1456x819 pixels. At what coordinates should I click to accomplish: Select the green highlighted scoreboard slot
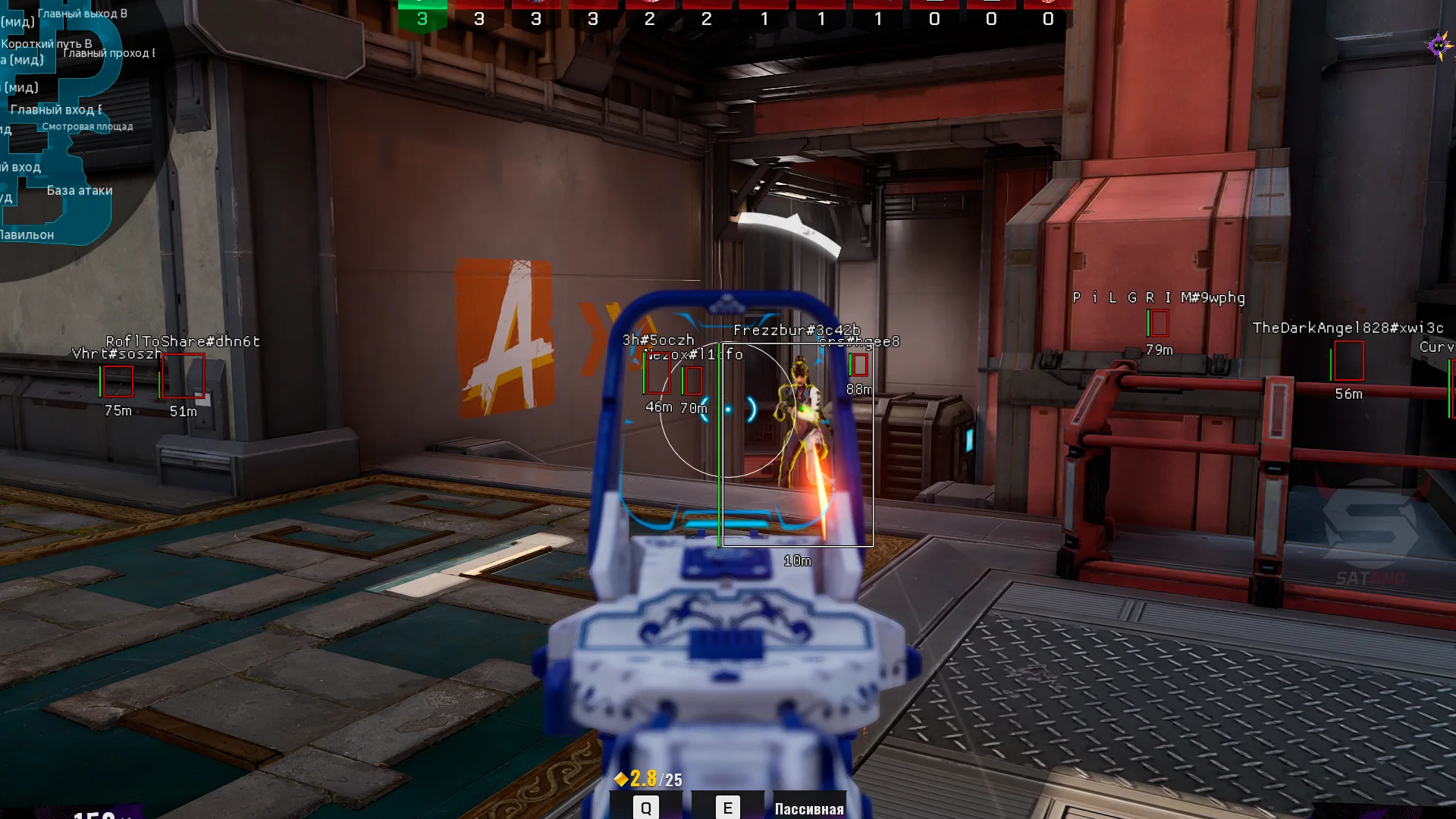(x=422, y=17)
